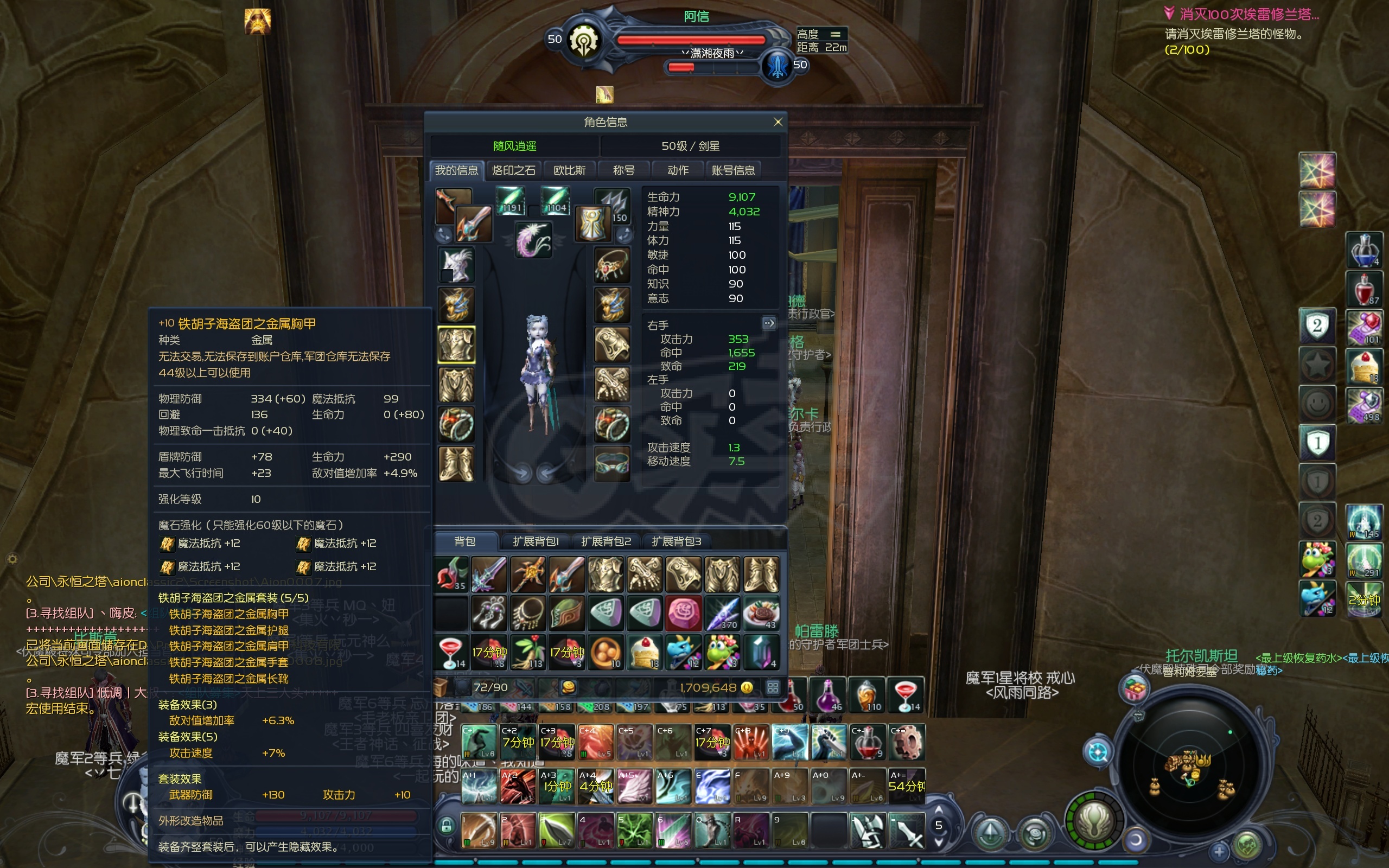Switch to the 动作 tab
This screenshot has width=1389, height=868.
(678, 170)
